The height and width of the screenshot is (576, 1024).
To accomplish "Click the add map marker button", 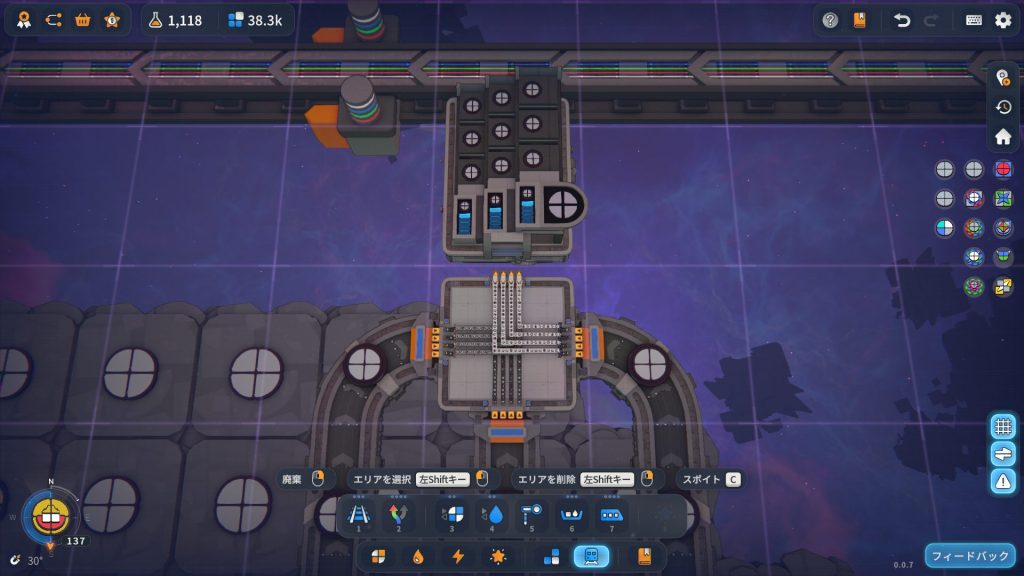I will click(x=1003, y=78).
